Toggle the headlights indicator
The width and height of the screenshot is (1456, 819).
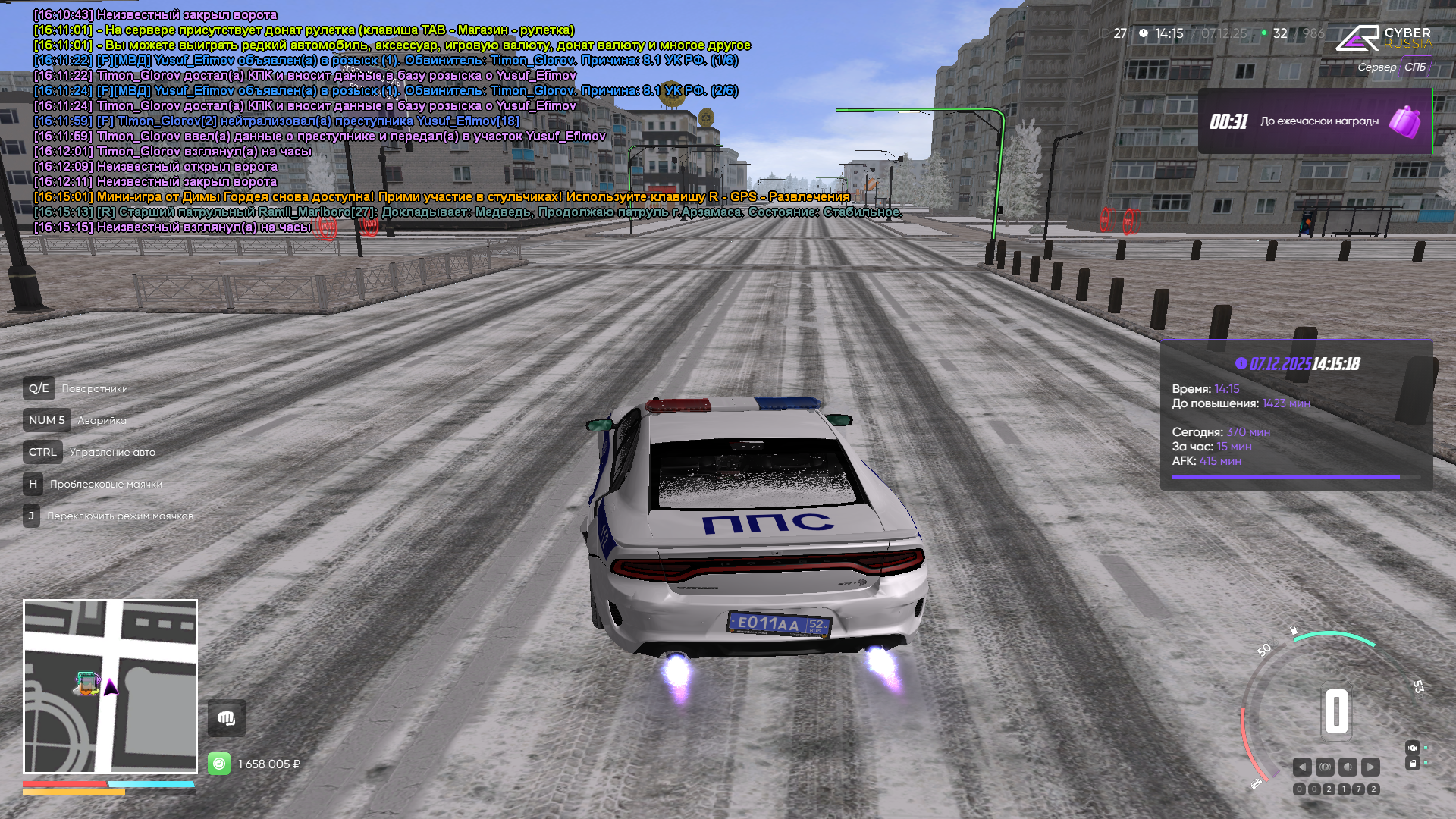tap(1348, 767)
